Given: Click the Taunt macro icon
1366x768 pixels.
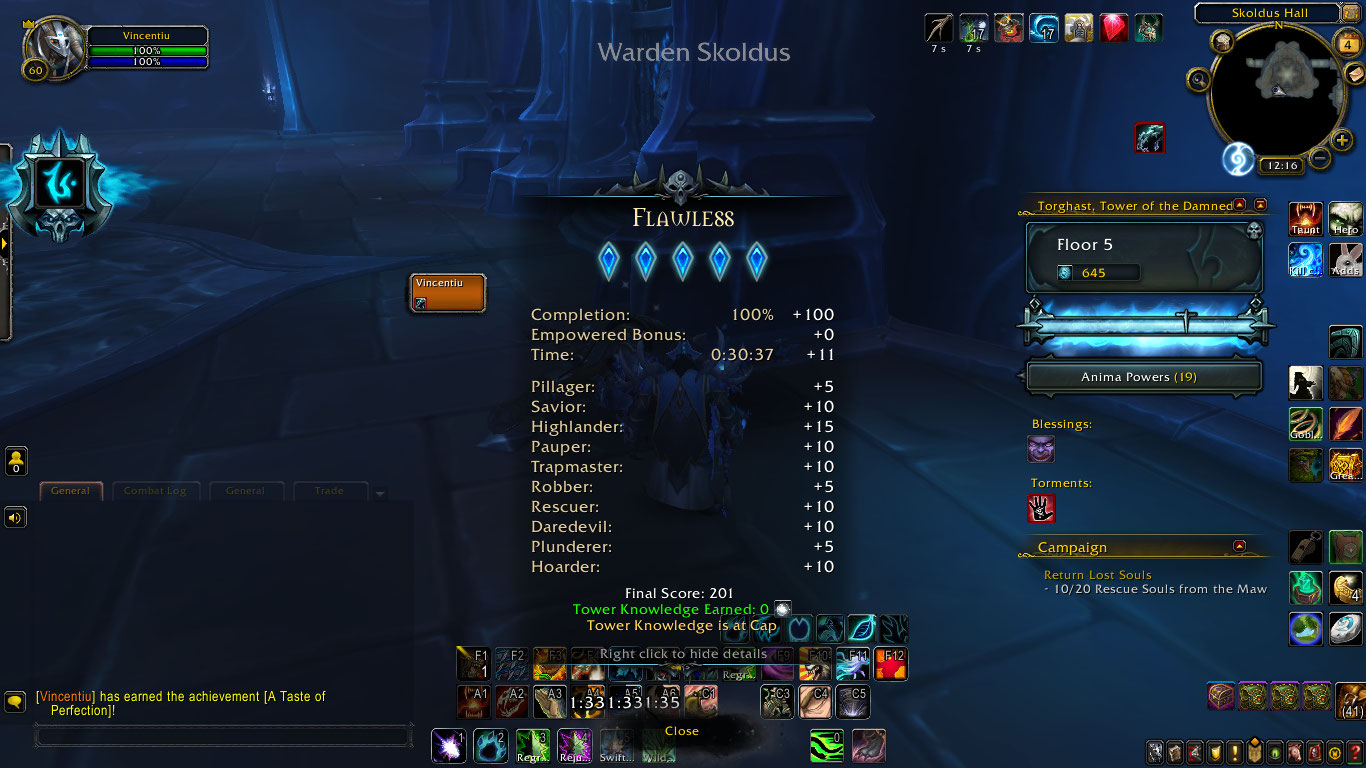Looking at the screenshot, I should (x=1305, y=219).
